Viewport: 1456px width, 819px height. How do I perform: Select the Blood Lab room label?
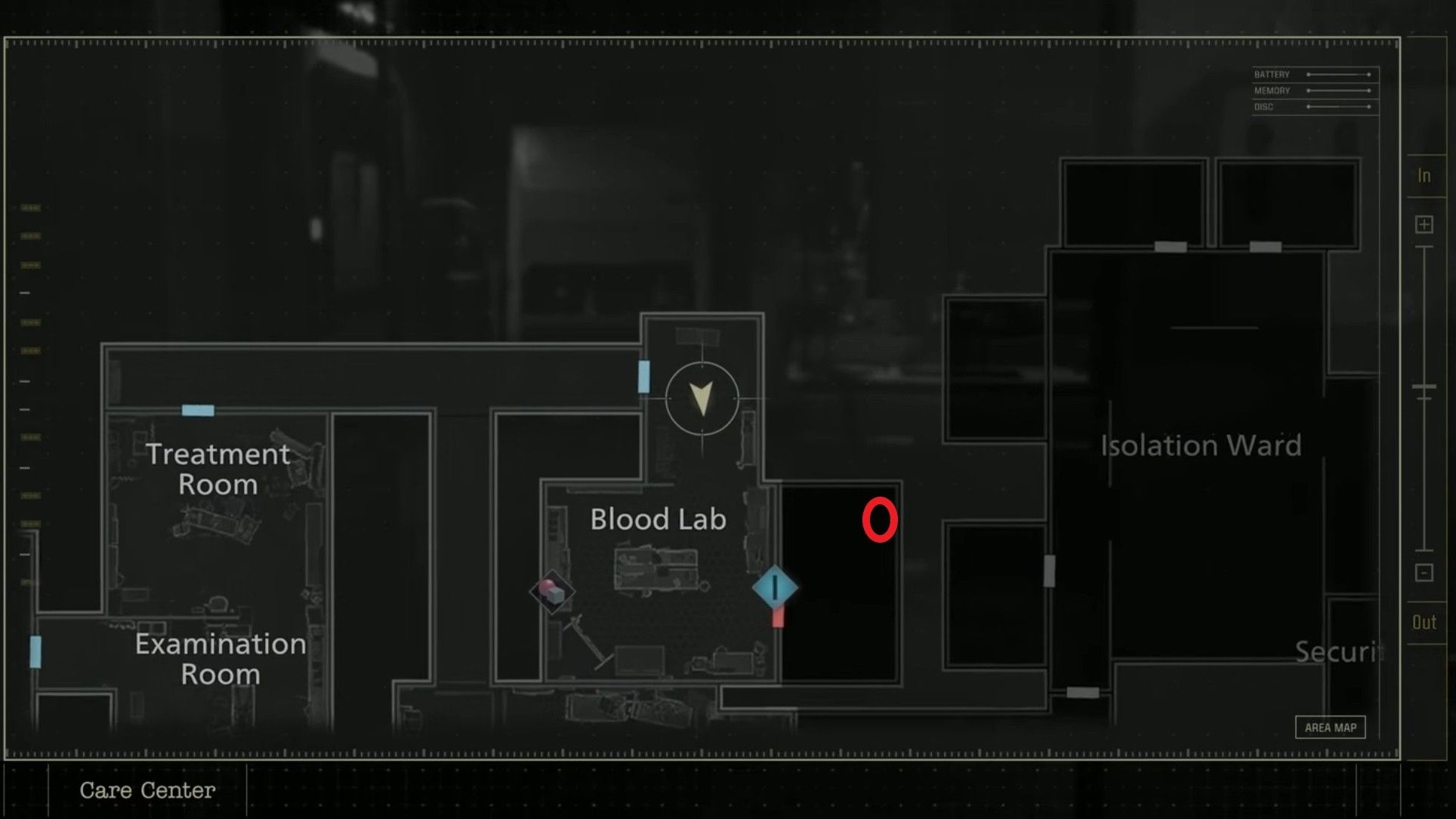pyautogui.click(x=658, y=519)
